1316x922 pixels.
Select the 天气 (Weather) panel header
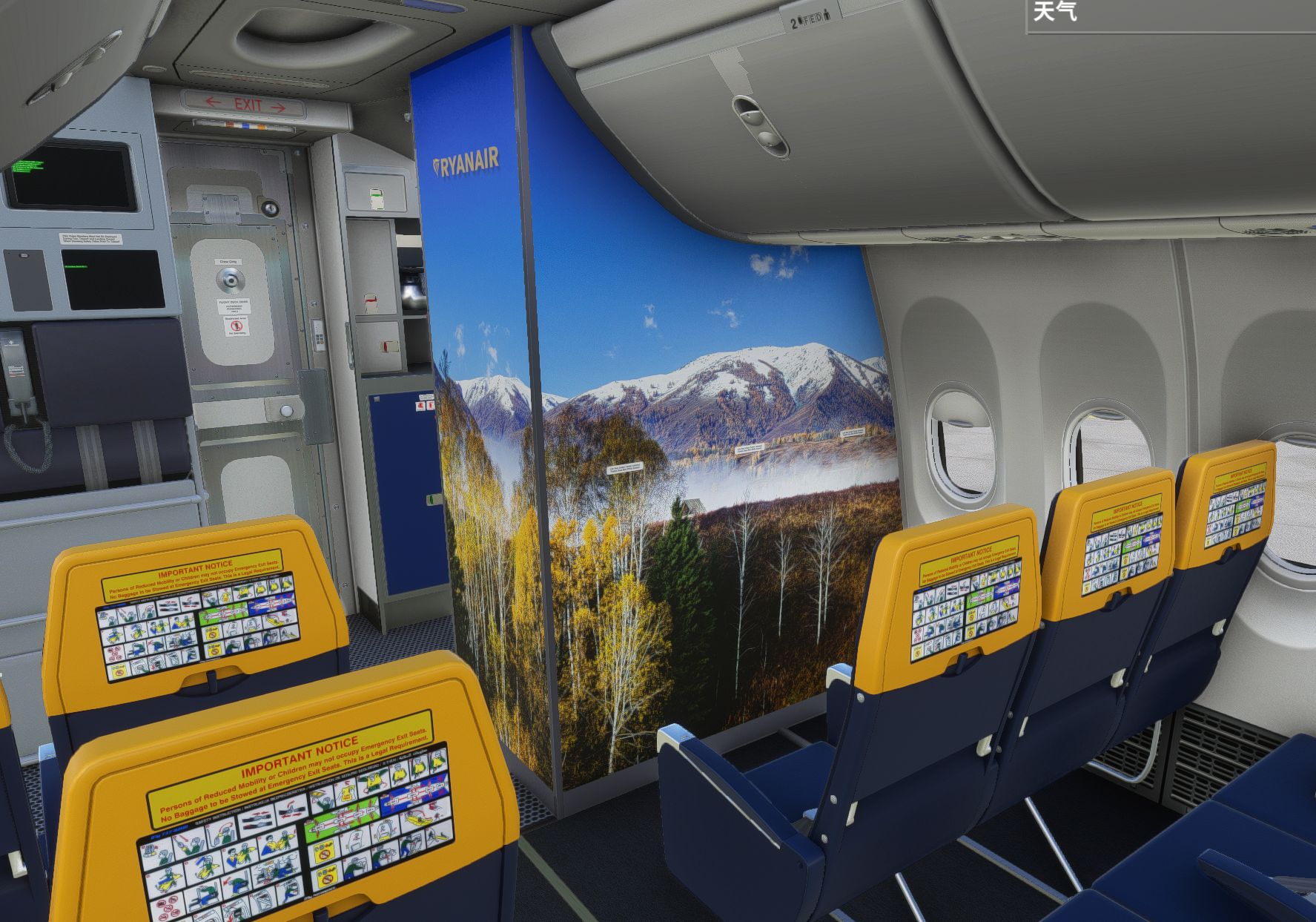[x=1055, y=12]
